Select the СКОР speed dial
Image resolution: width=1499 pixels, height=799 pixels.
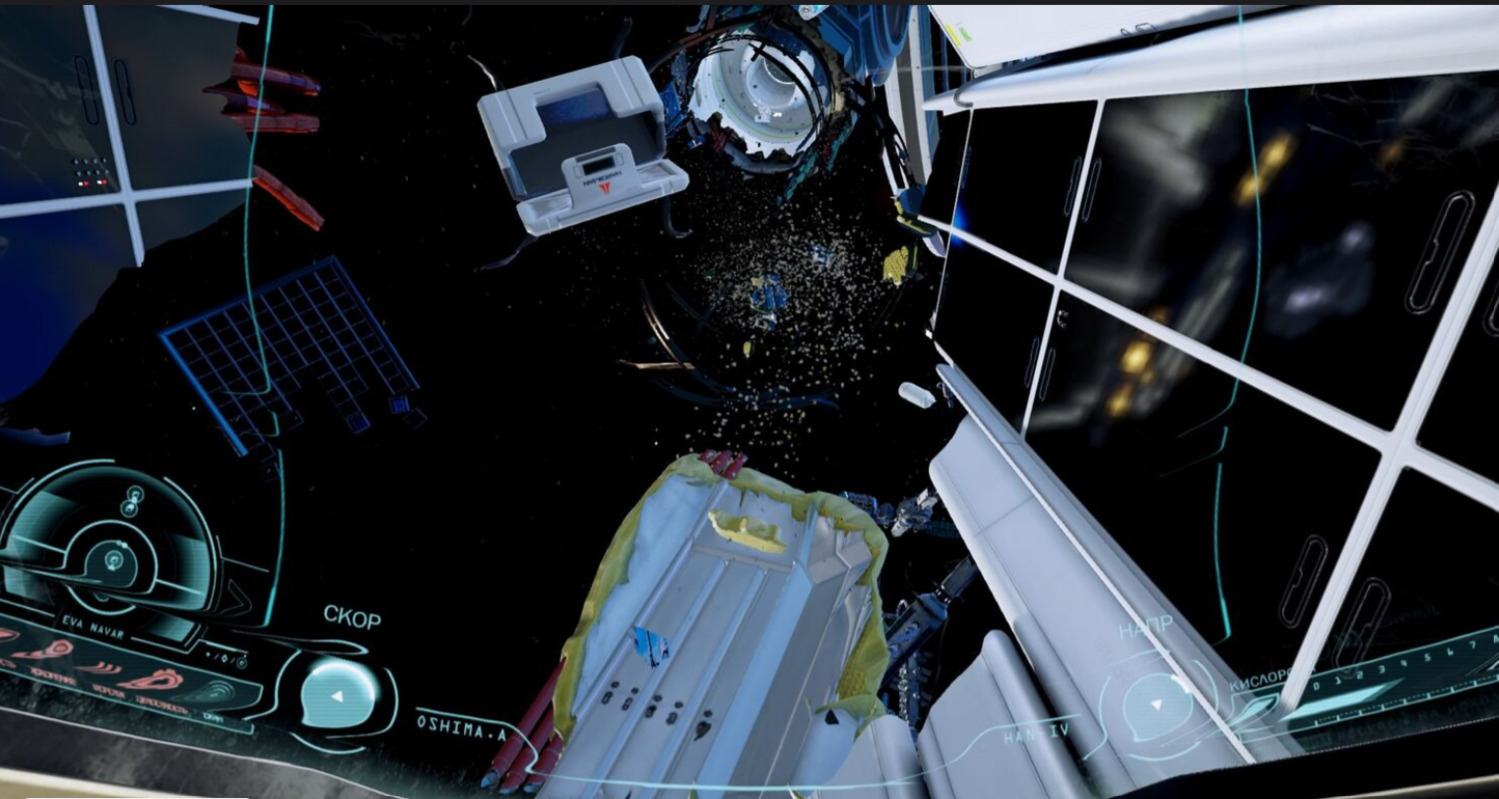(338, 693)
